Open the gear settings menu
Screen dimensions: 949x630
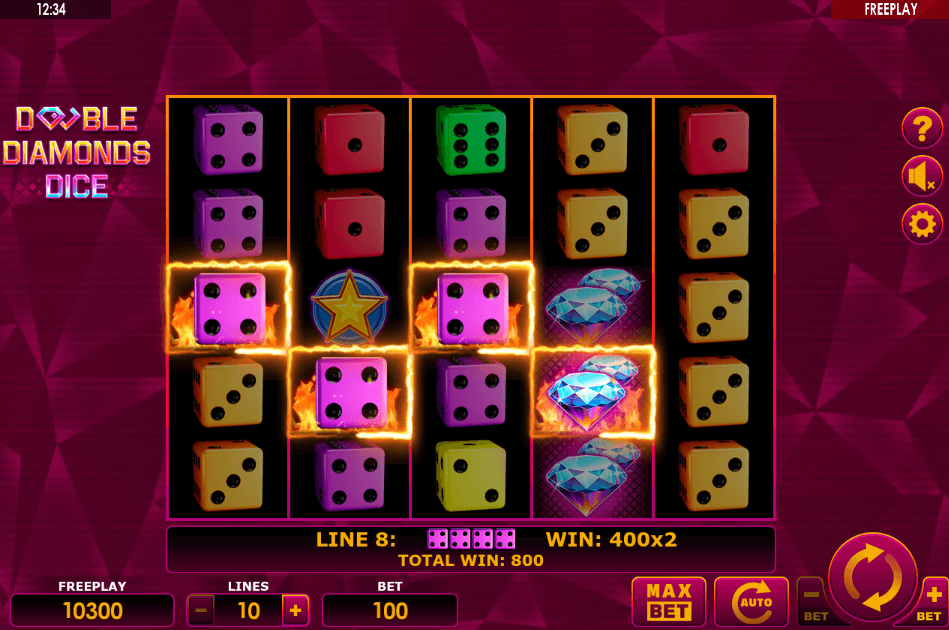(x=921, y=223)
